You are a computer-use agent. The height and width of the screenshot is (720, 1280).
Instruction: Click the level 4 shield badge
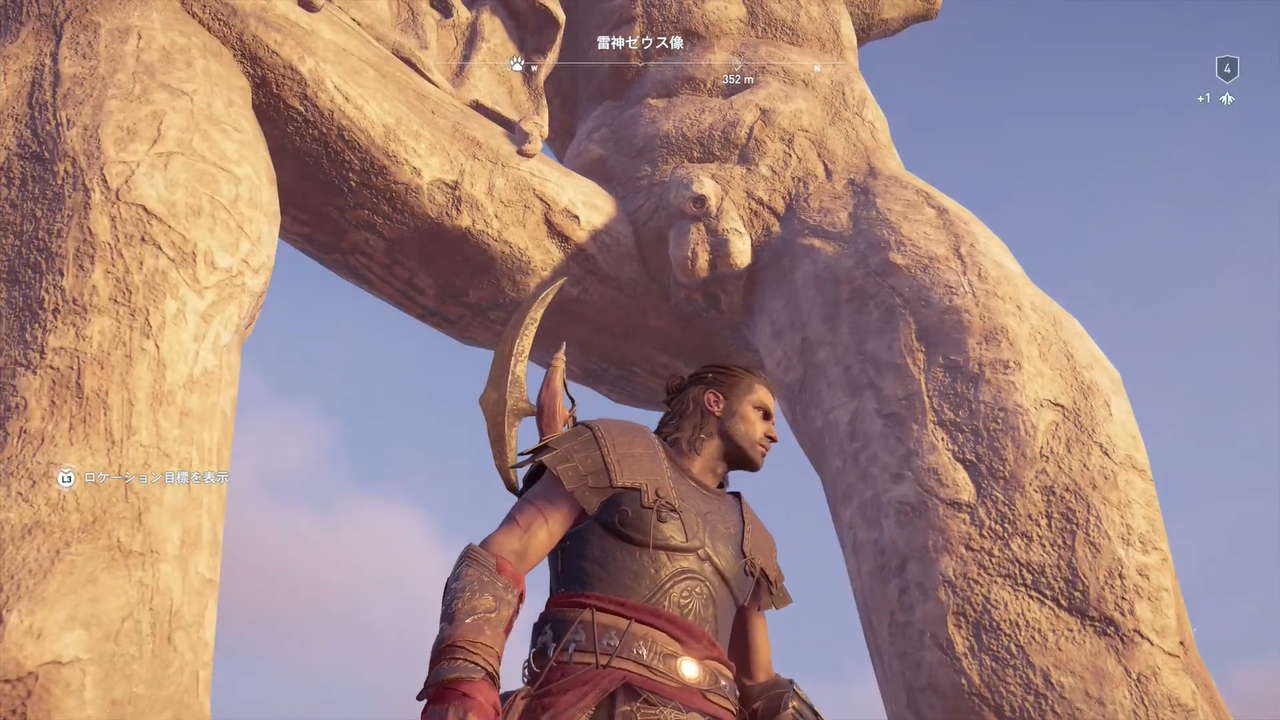click(x=1227, y=69)
